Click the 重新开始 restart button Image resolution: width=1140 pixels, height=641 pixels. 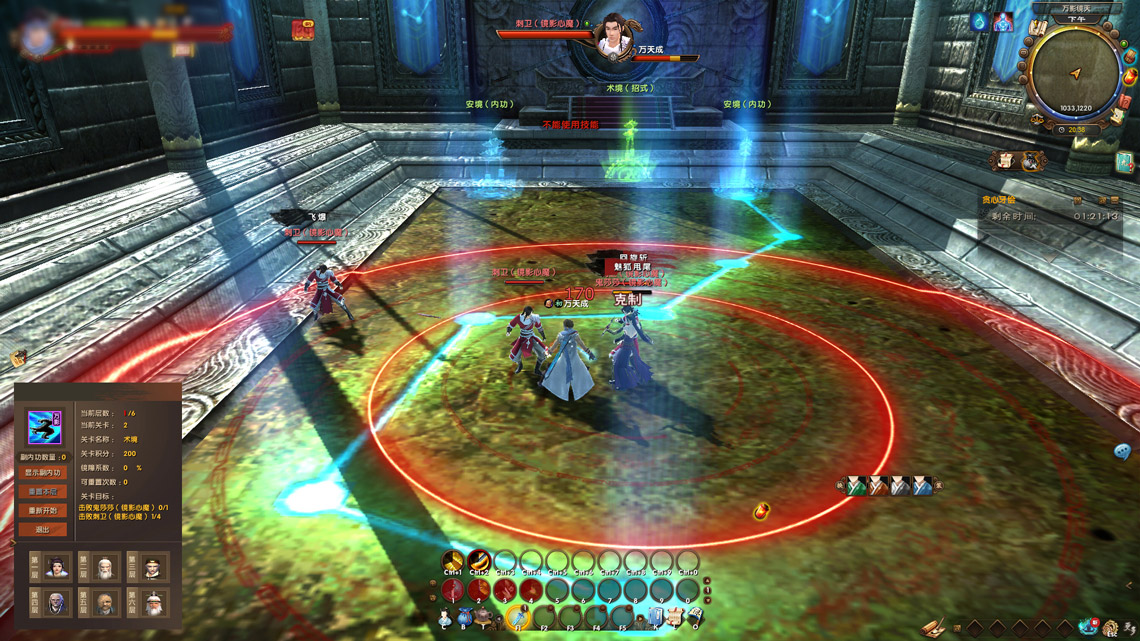[x=42, y=511]
